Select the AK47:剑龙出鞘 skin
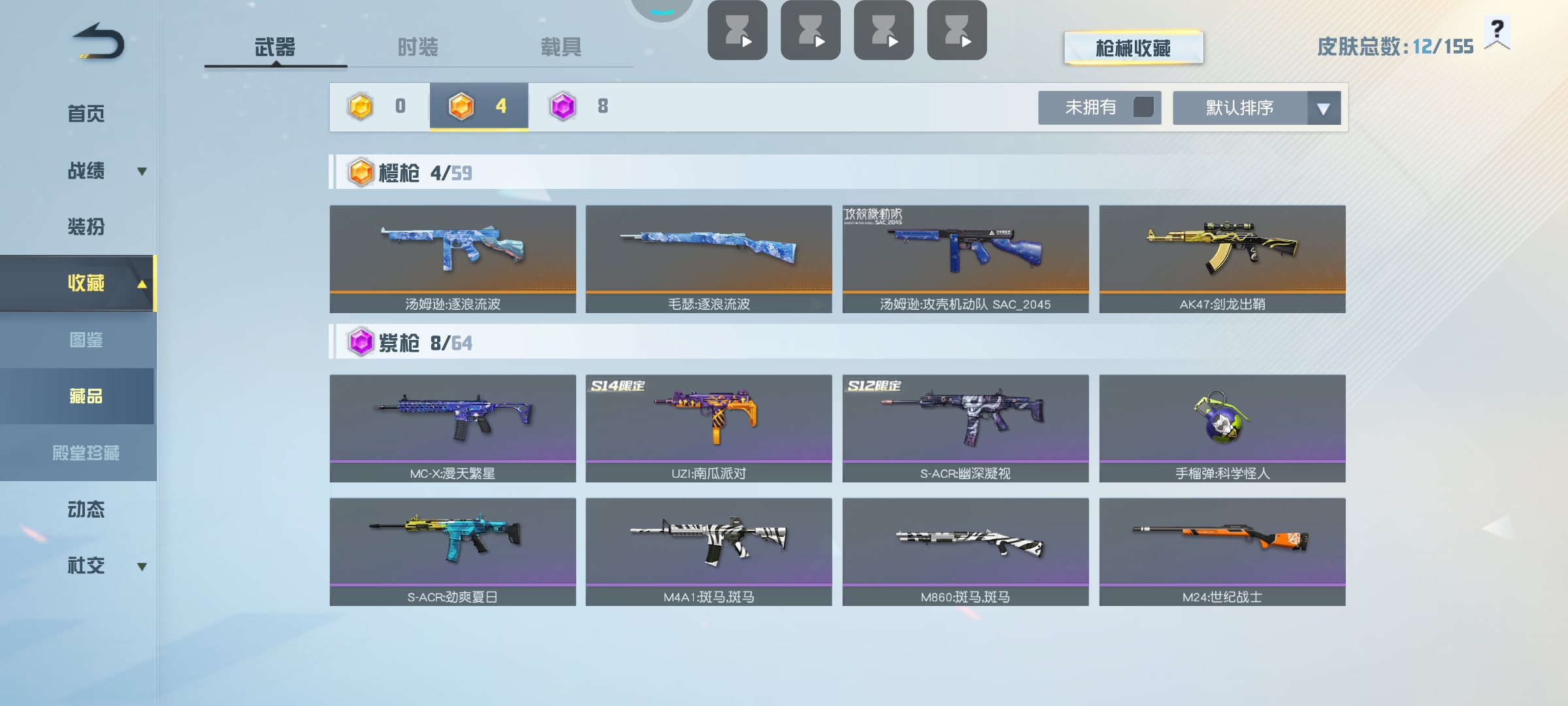Viewport: 1568px width, 706px height. [x=1222, y=259]
